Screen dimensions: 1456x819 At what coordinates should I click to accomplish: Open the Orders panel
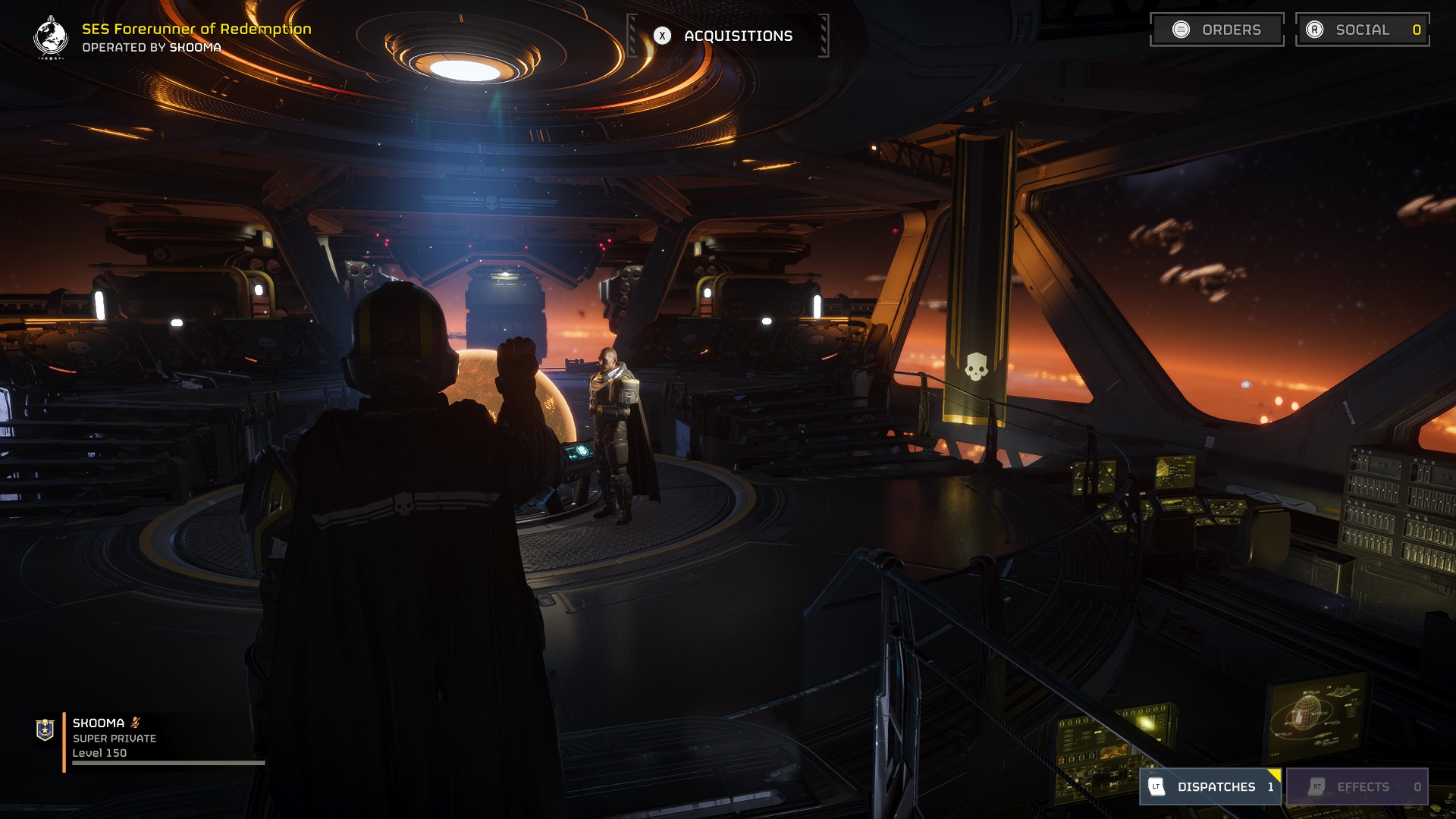pos(1216,30)
